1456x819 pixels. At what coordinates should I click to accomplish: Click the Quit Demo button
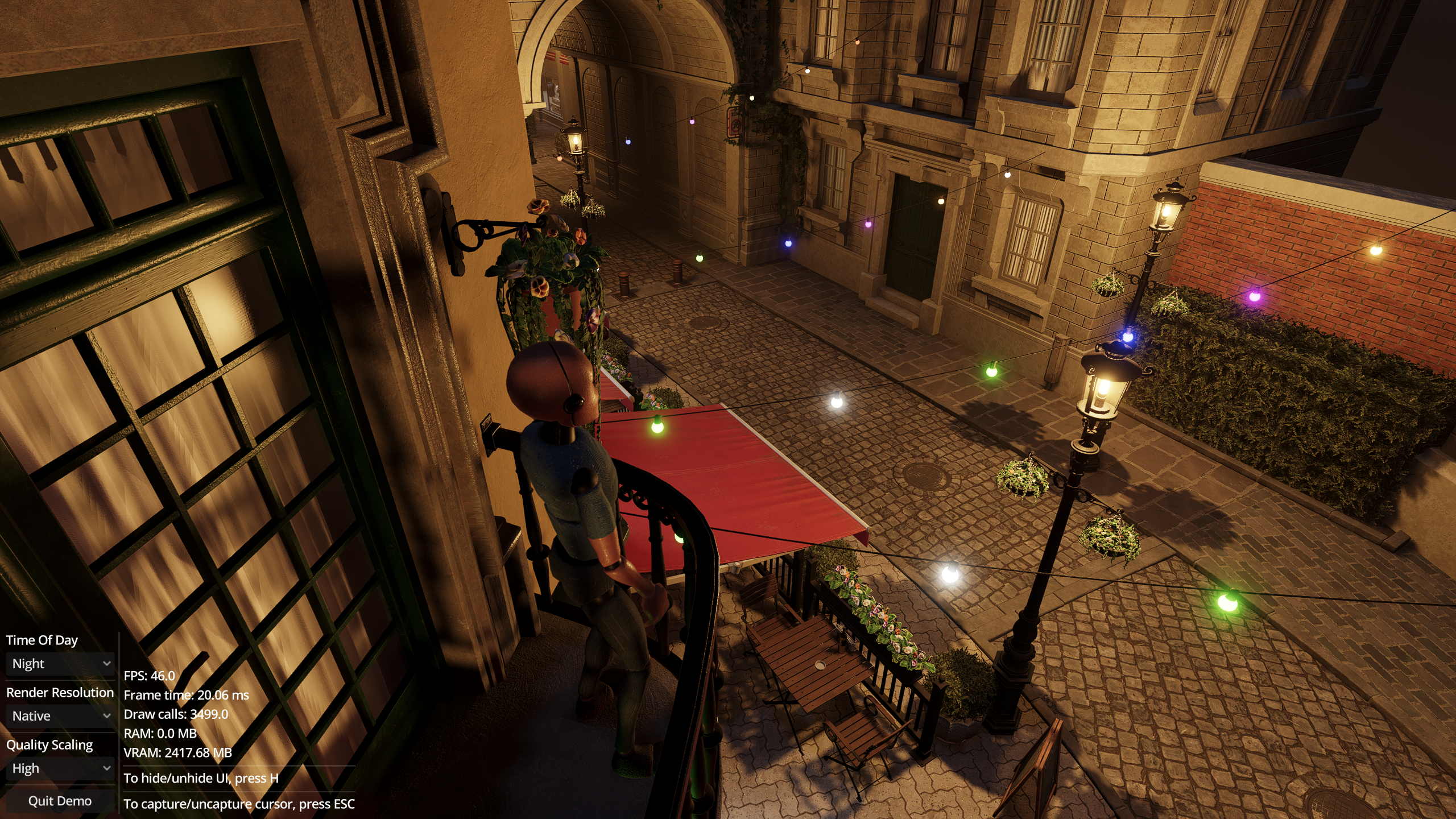coord(60,801)
